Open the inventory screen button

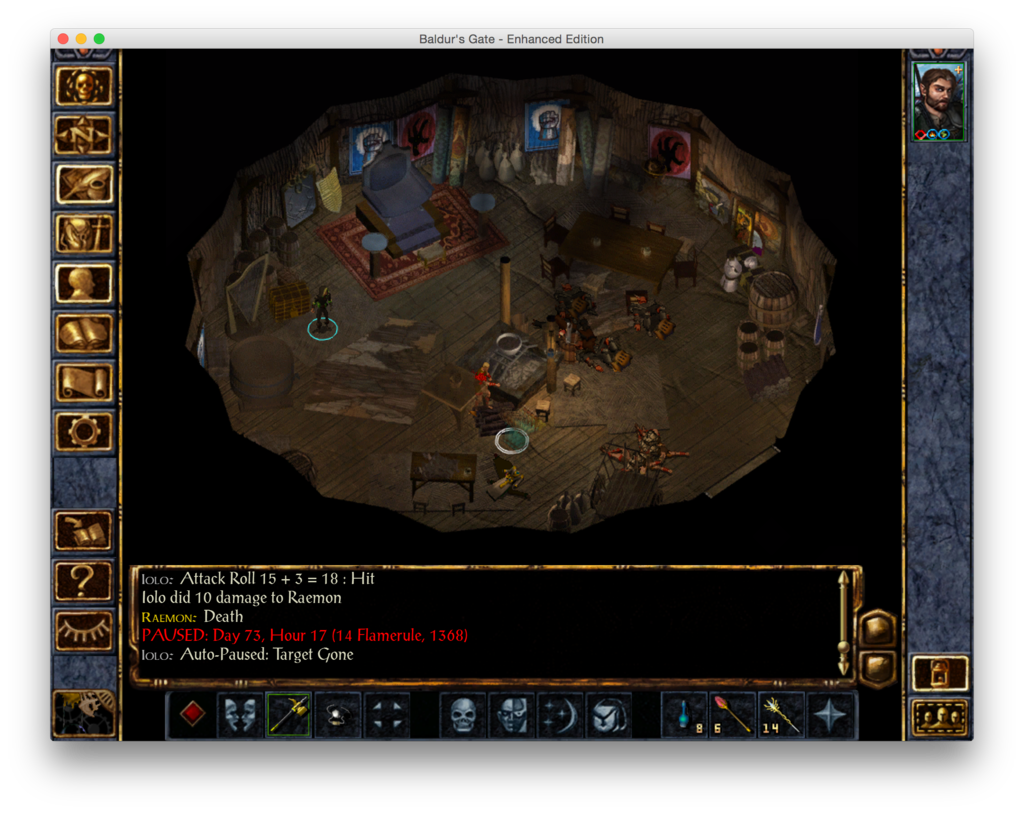[84, 234]
